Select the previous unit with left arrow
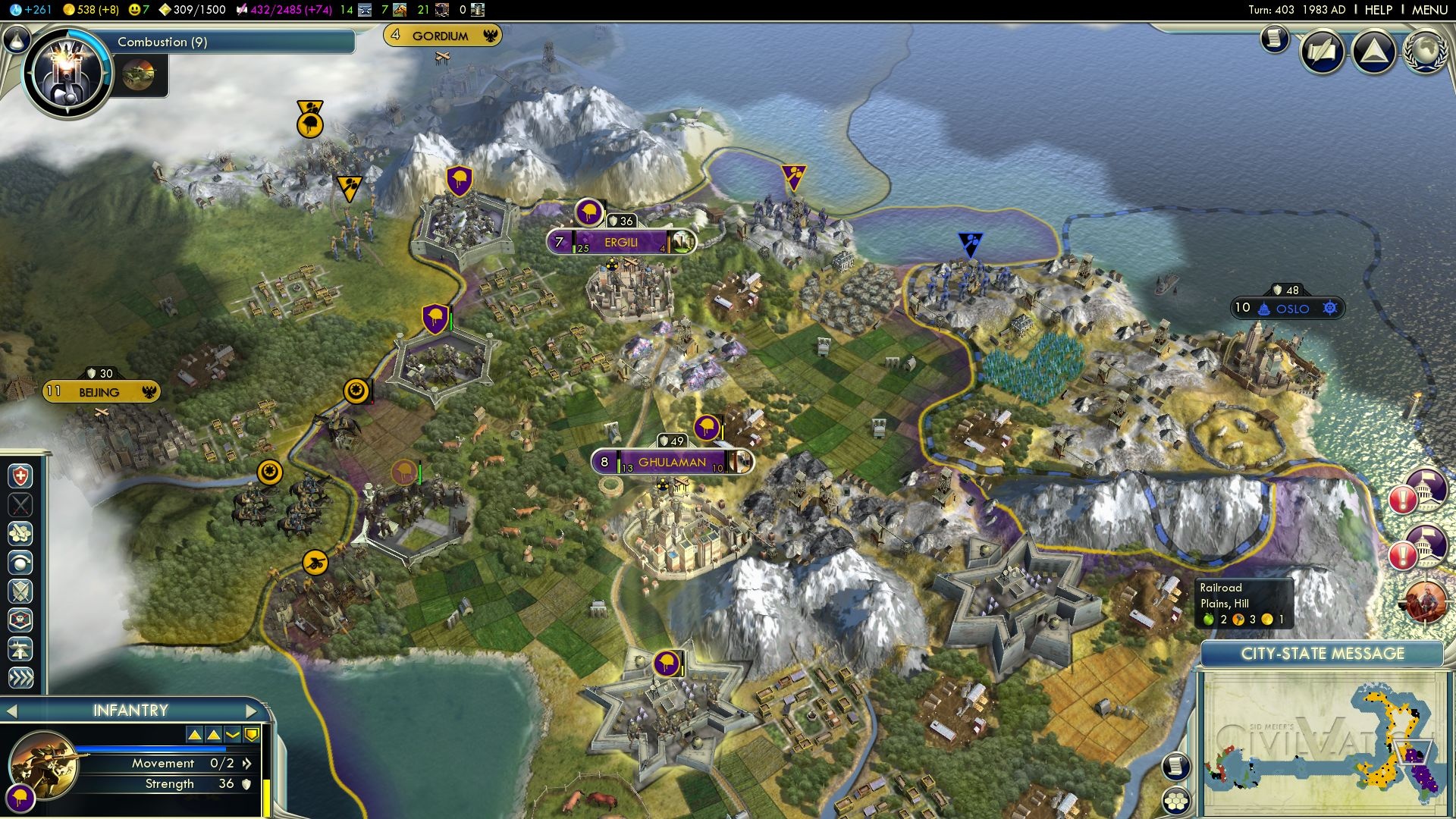The width and height of the screenshot is (1456, 819). [11, 711]
